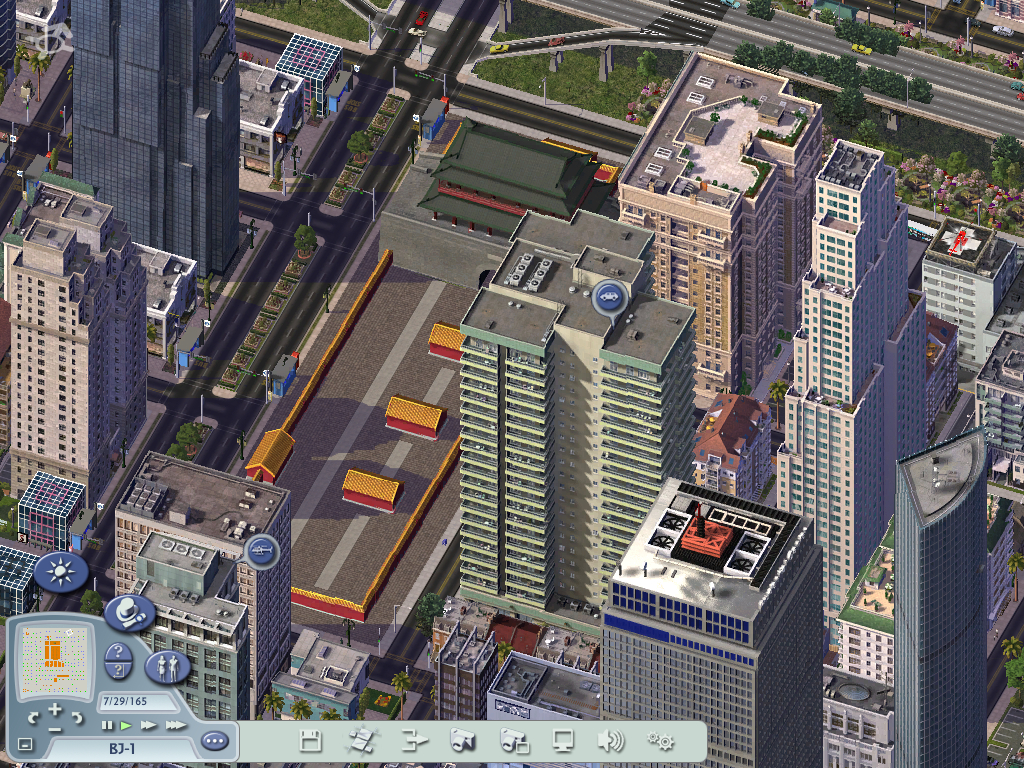Minimize the control panel
Viewport: 1024px width, 768px height.
(25, 745)
